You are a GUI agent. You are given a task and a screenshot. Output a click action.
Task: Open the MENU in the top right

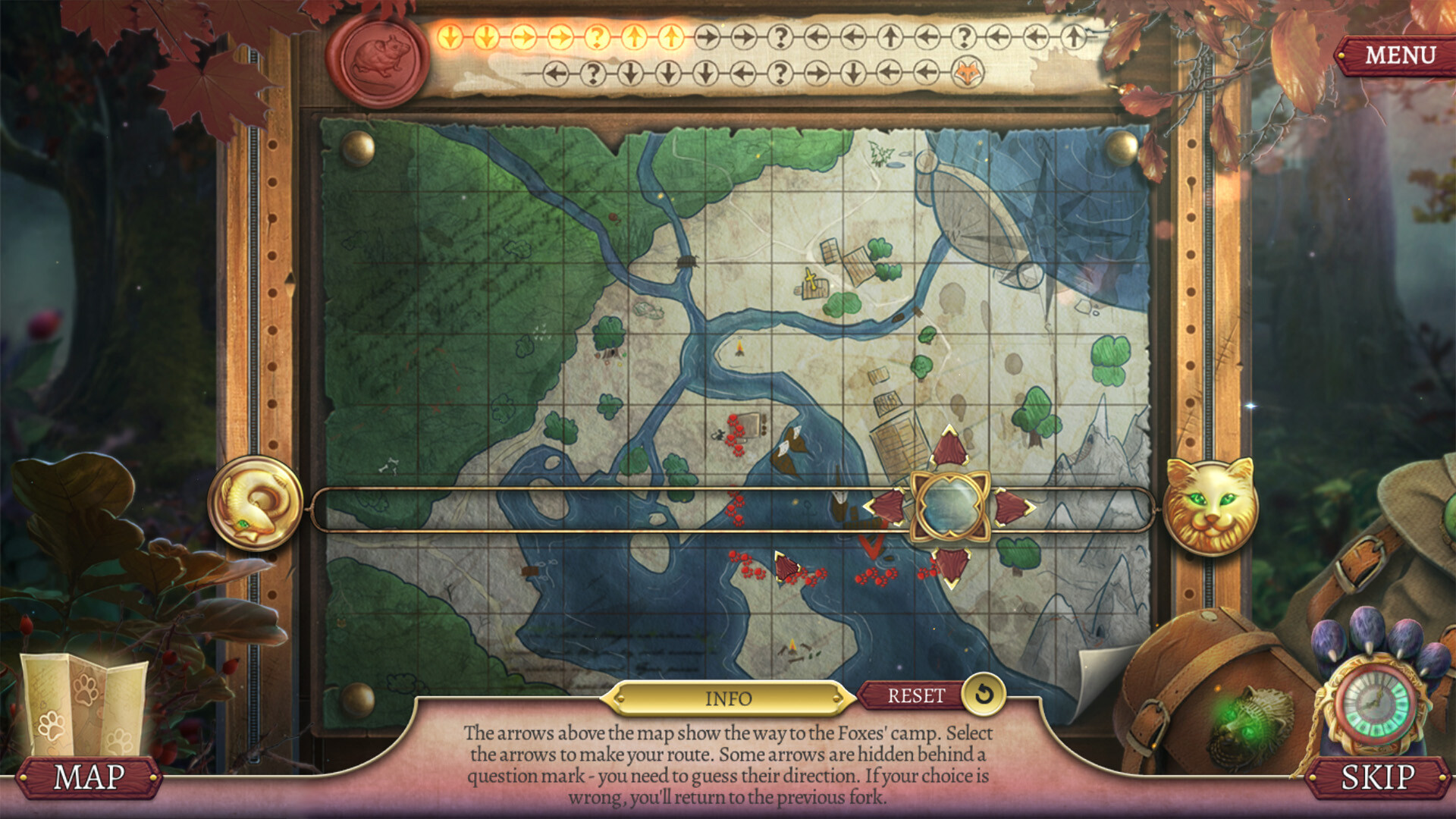tap(1401, 55)
